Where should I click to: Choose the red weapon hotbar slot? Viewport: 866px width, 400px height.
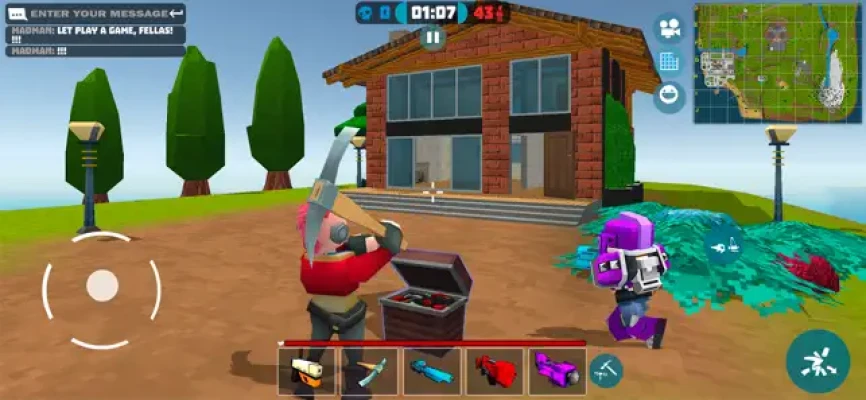[x=494, y=371]
